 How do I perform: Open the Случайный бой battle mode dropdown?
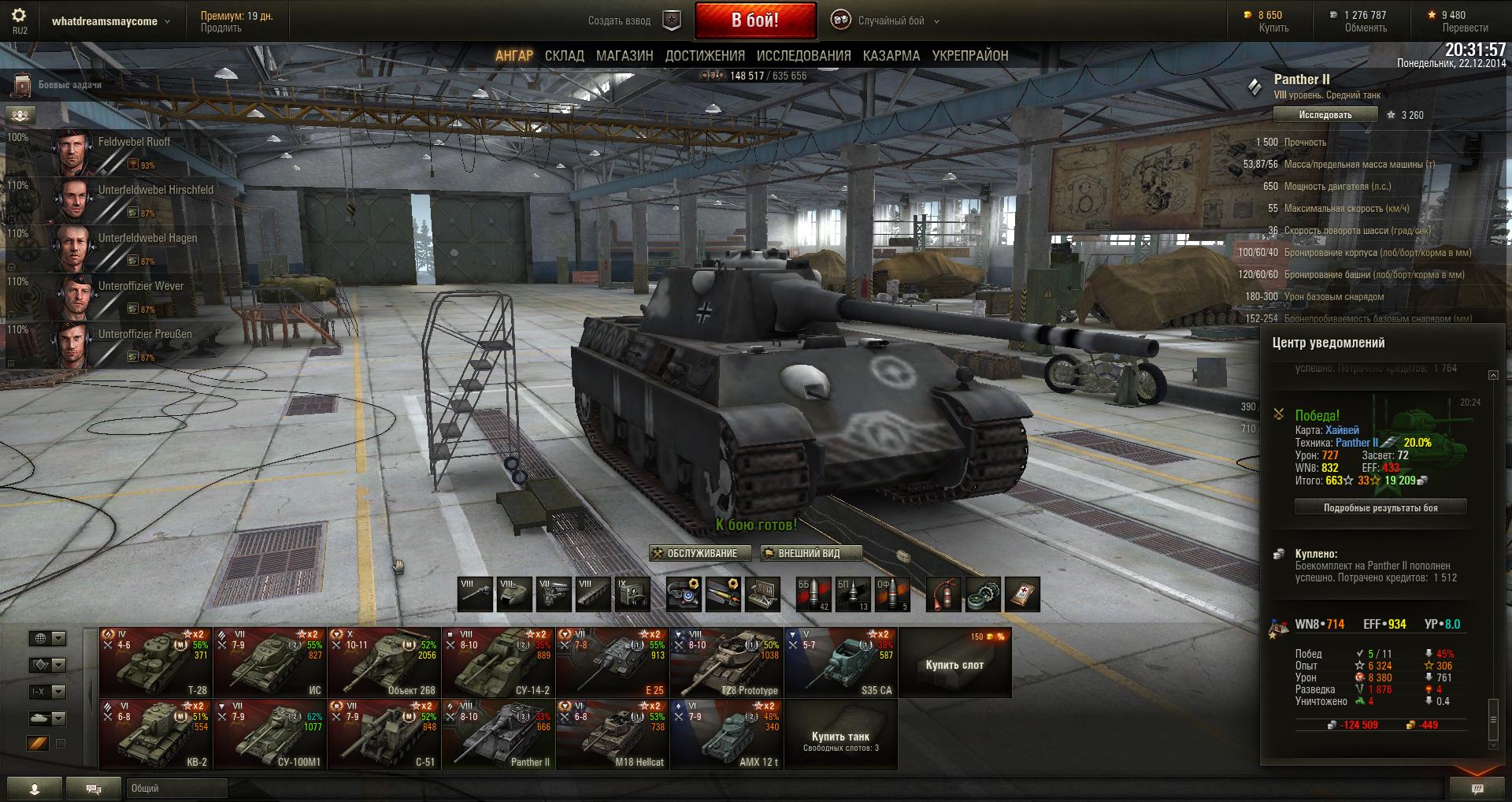click(891, 21)
